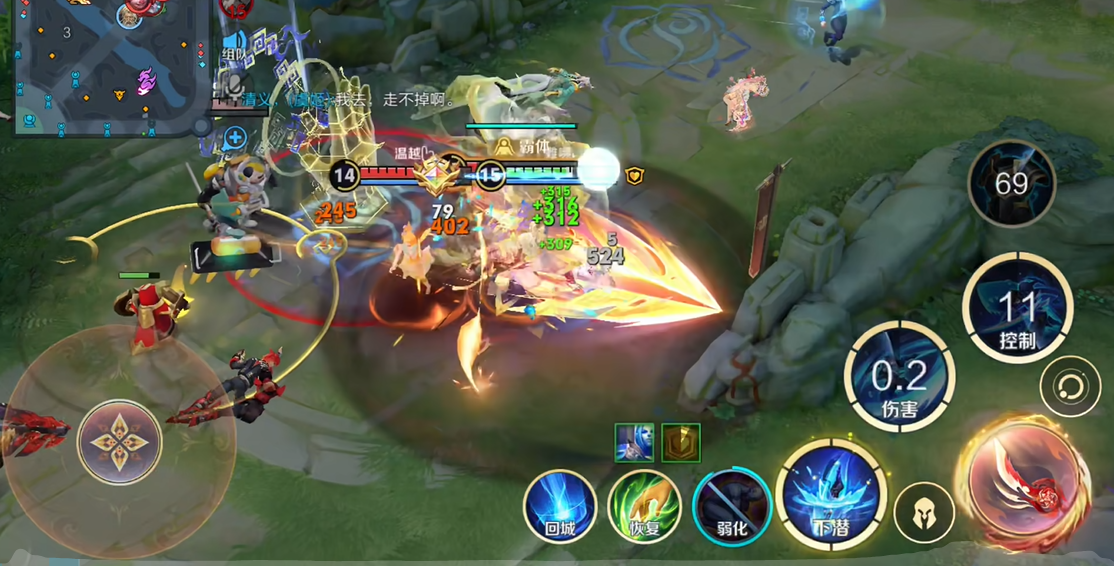Cast the 弱化 weaken summoner spell
The height and width of the screenshot is (566, 1114).
[731, 506]
